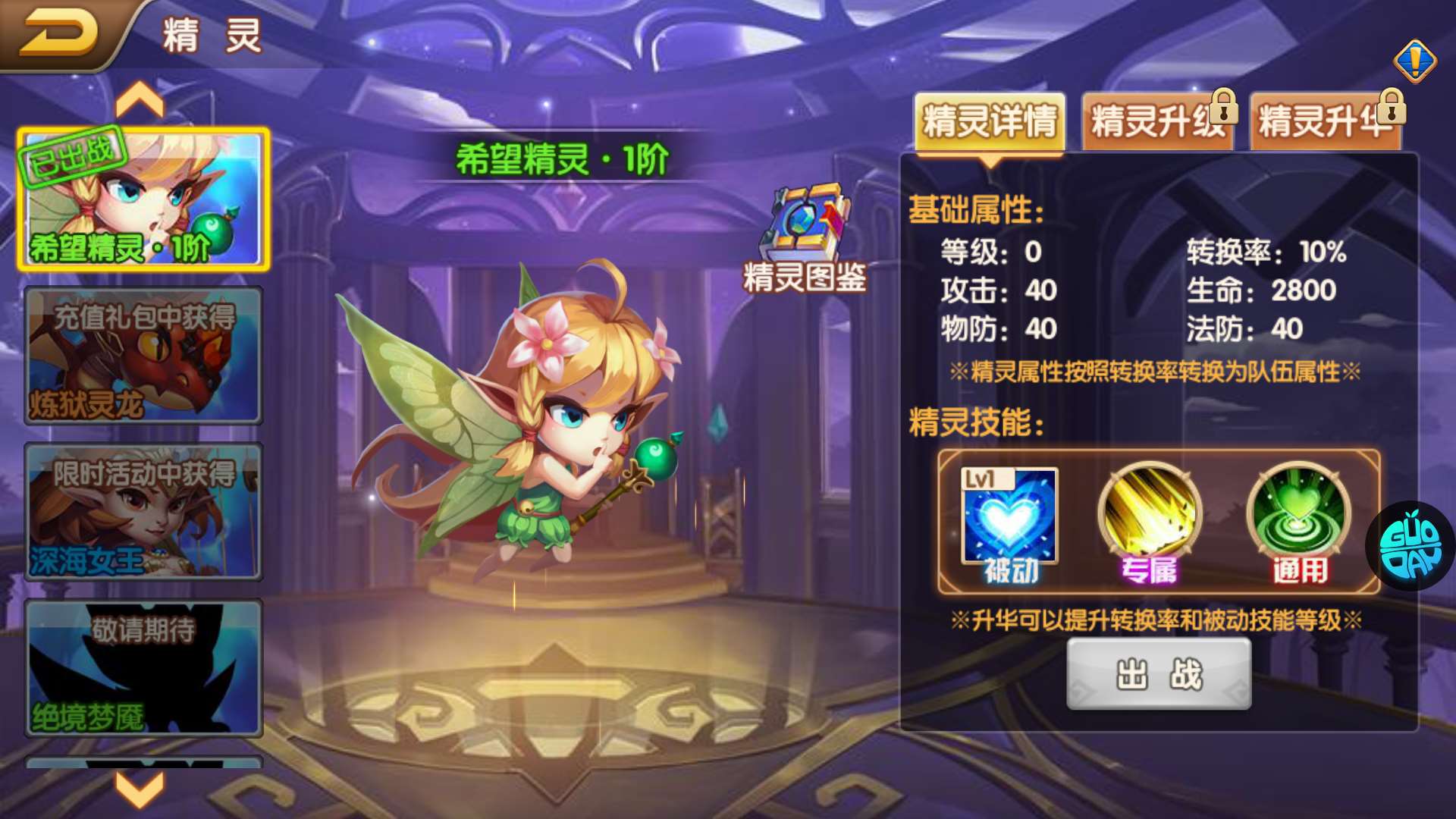Click the back arrow in top-left corner

coord(61,30)
